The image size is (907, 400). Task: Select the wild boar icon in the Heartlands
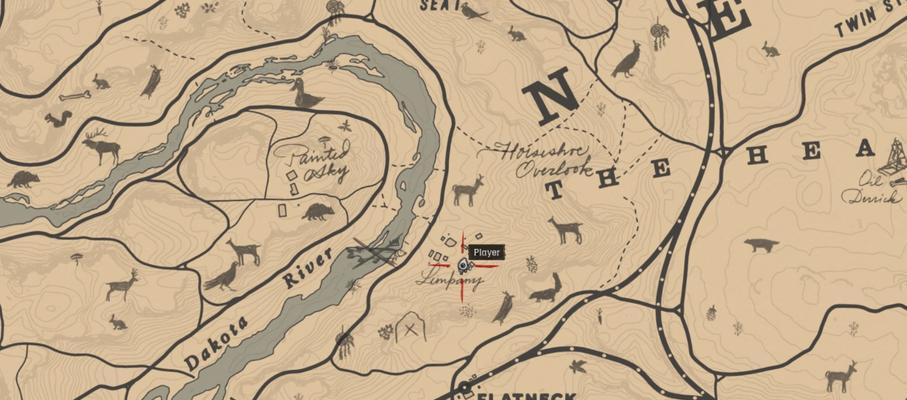click(762, 245)
